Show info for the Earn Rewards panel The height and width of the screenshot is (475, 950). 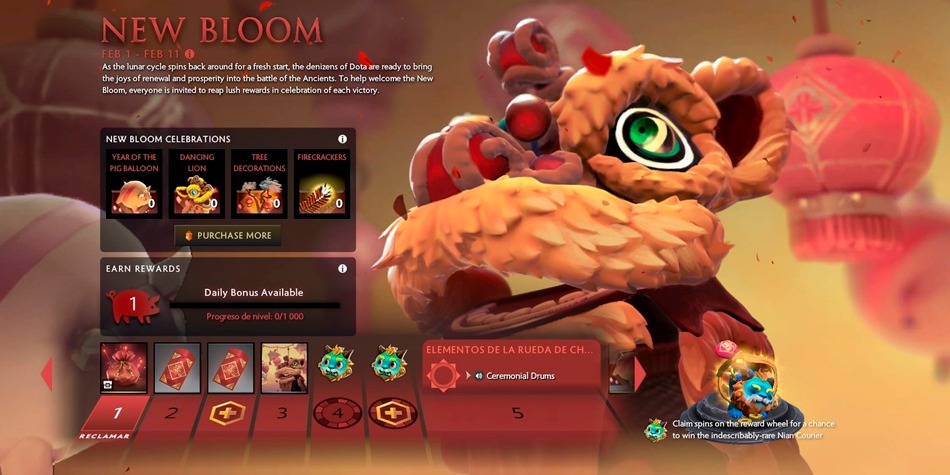342,268
